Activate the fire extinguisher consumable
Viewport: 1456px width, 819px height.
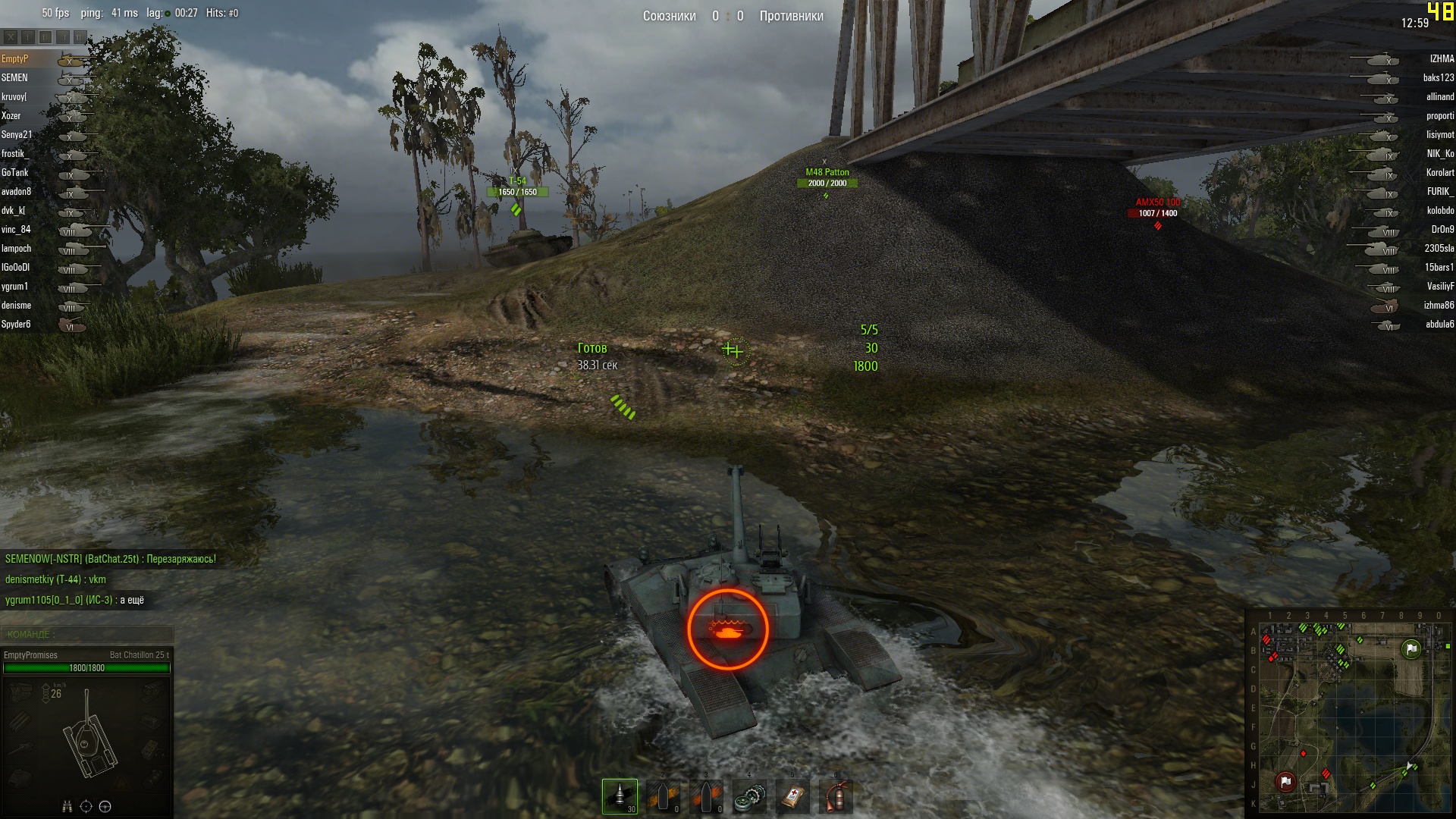pyautogui.click(x=836, y=797)
